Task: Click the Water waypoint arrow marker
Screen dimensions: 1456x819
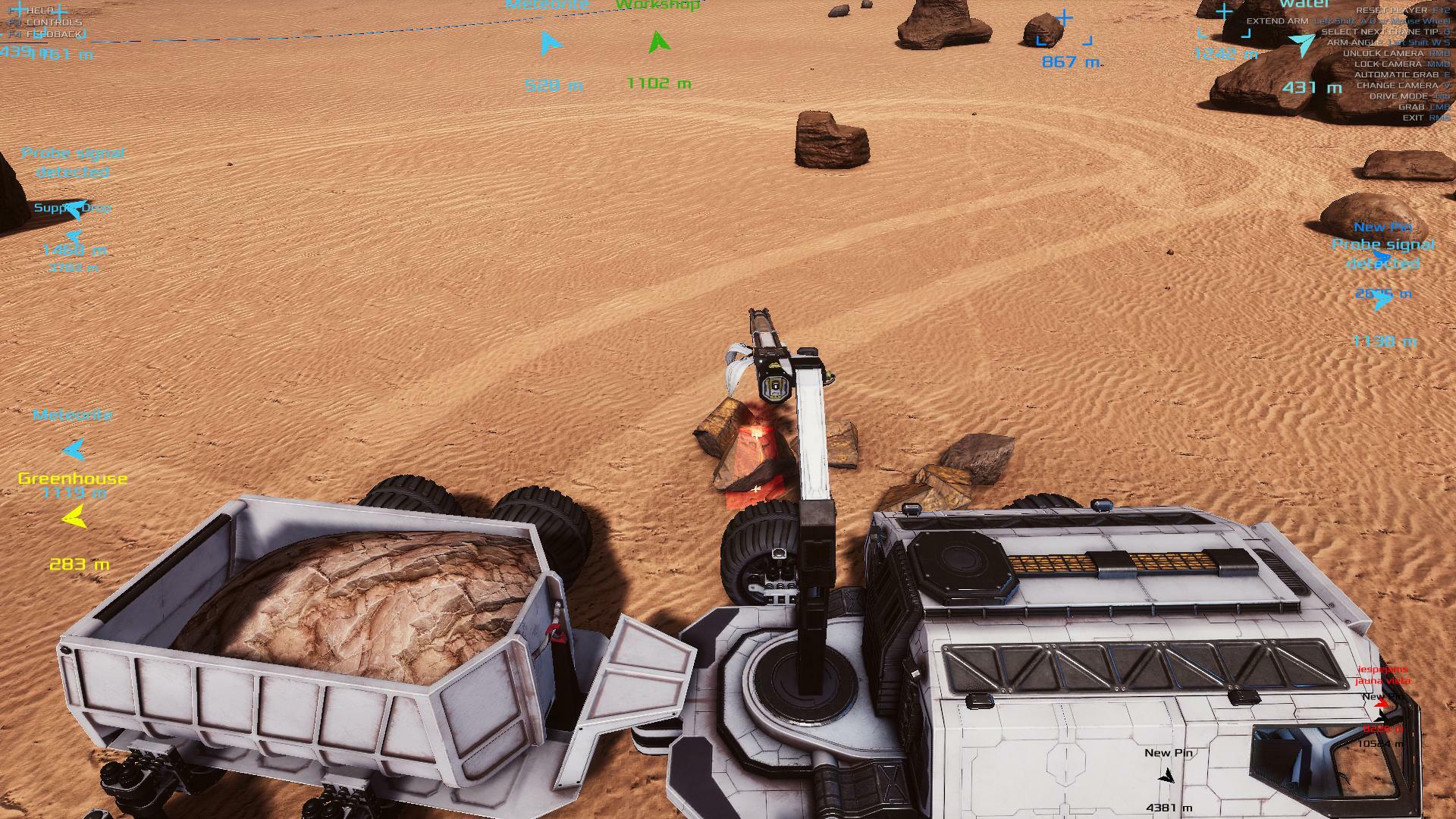Action: click(x=1303, y=44)
